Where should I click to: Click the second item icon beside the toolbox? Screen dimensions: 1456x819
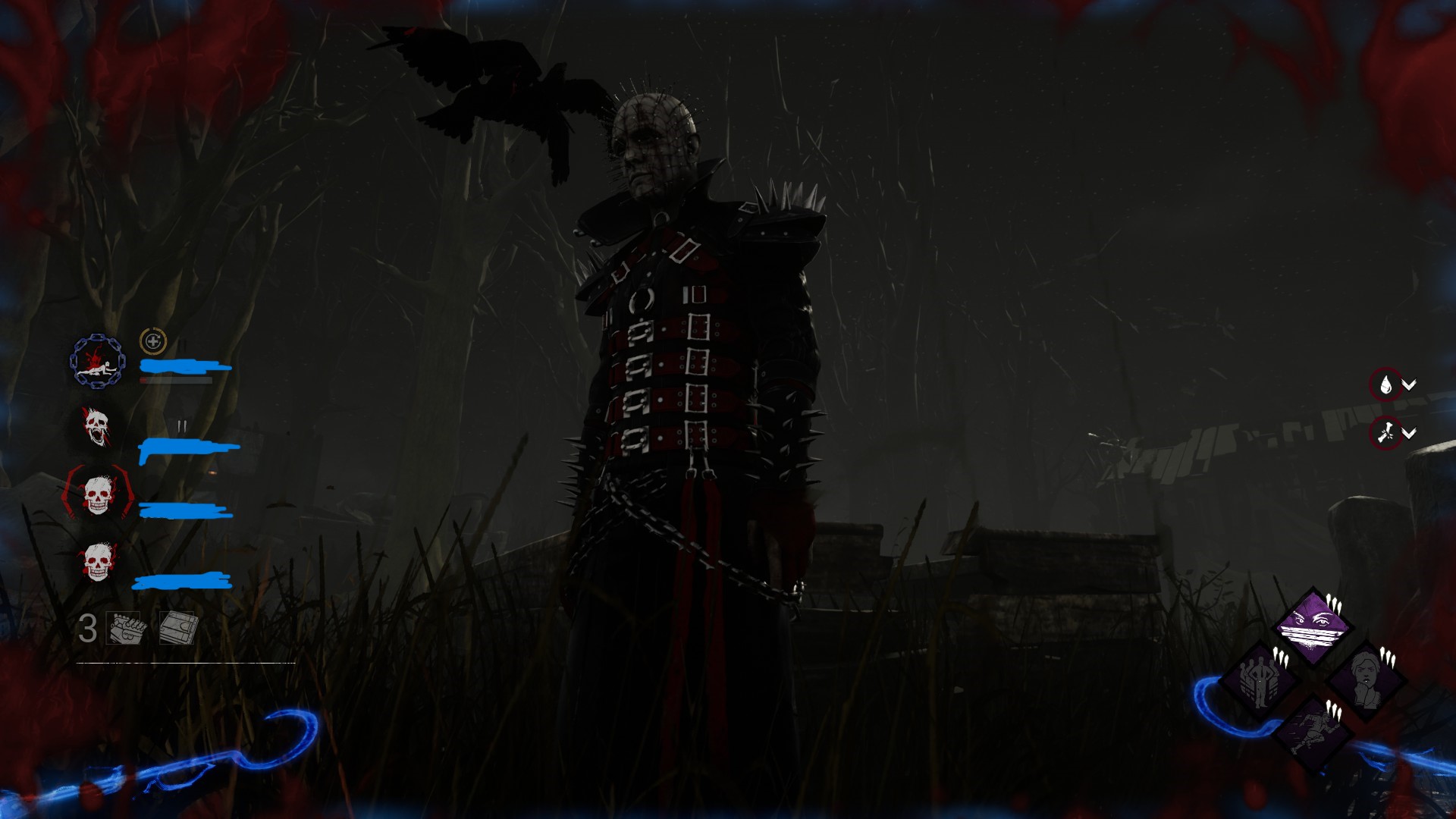click(177, 628)
